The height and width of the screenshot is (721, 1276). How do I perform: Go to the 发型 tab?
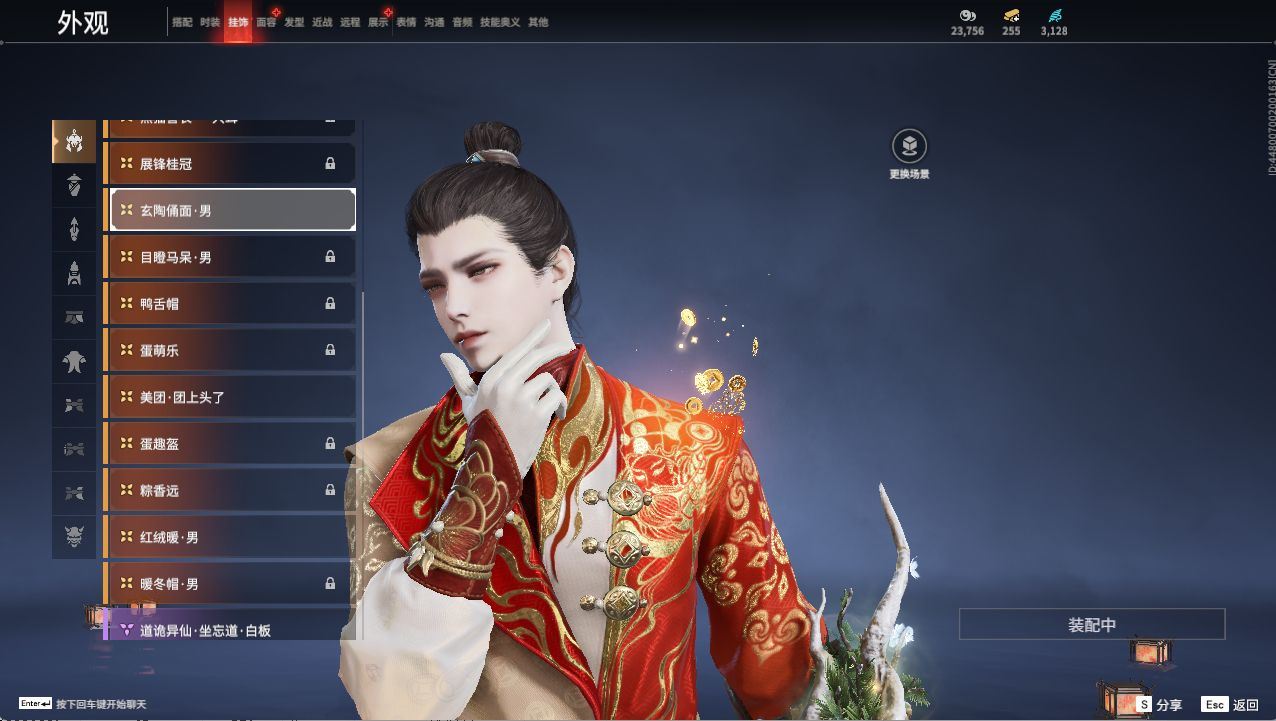pyautogui.click(x=294, y=22)
